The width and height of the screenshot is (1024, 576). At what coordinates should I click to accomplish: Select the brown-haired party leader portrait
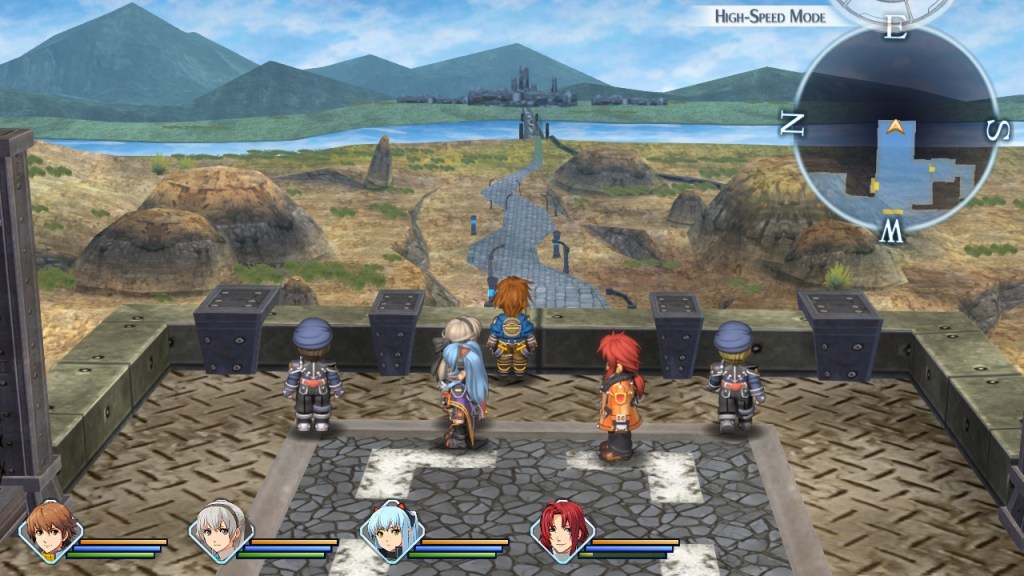click(50, 531)
